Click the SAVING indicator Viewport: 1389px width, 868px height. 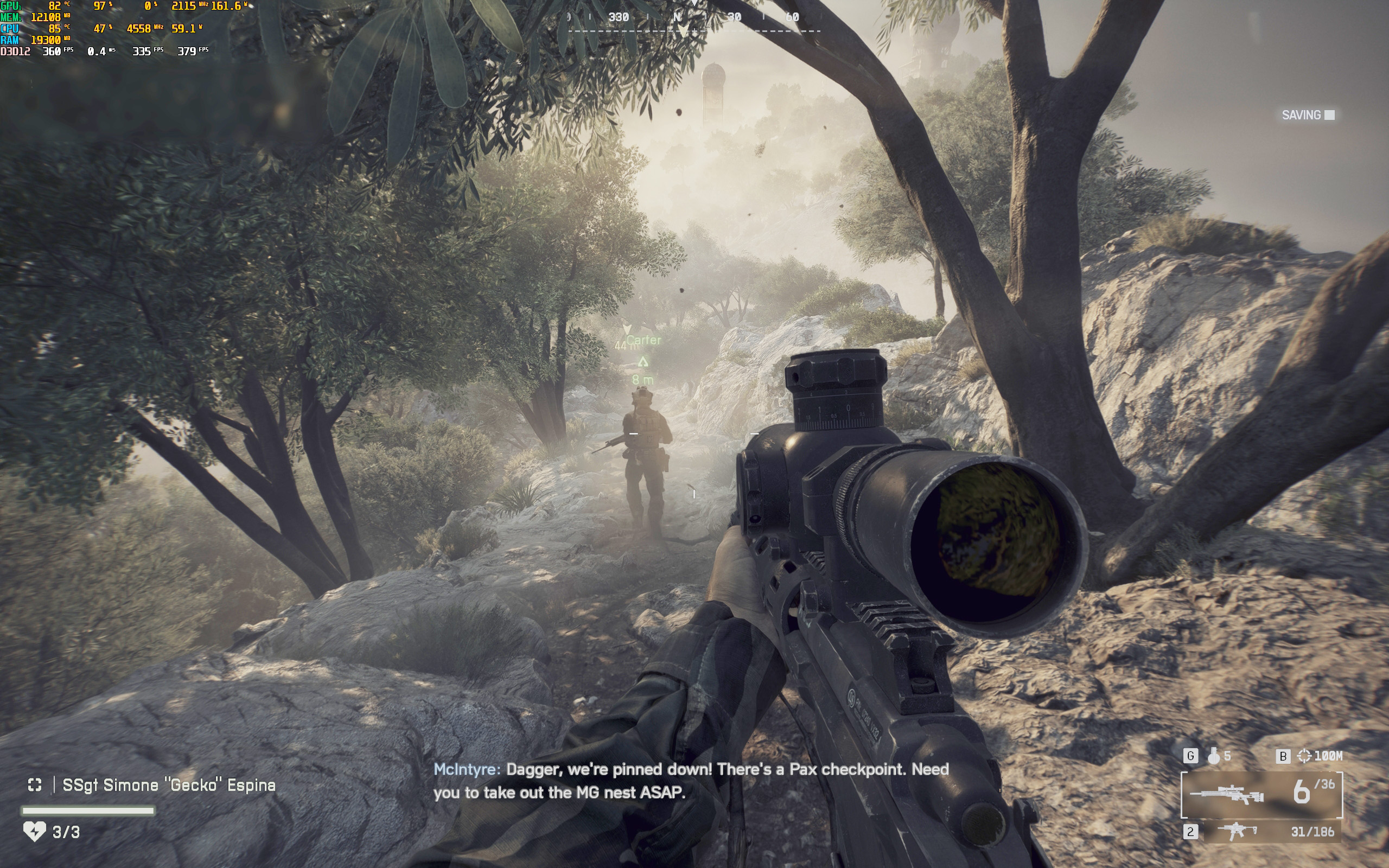[x=1308, y=116]
